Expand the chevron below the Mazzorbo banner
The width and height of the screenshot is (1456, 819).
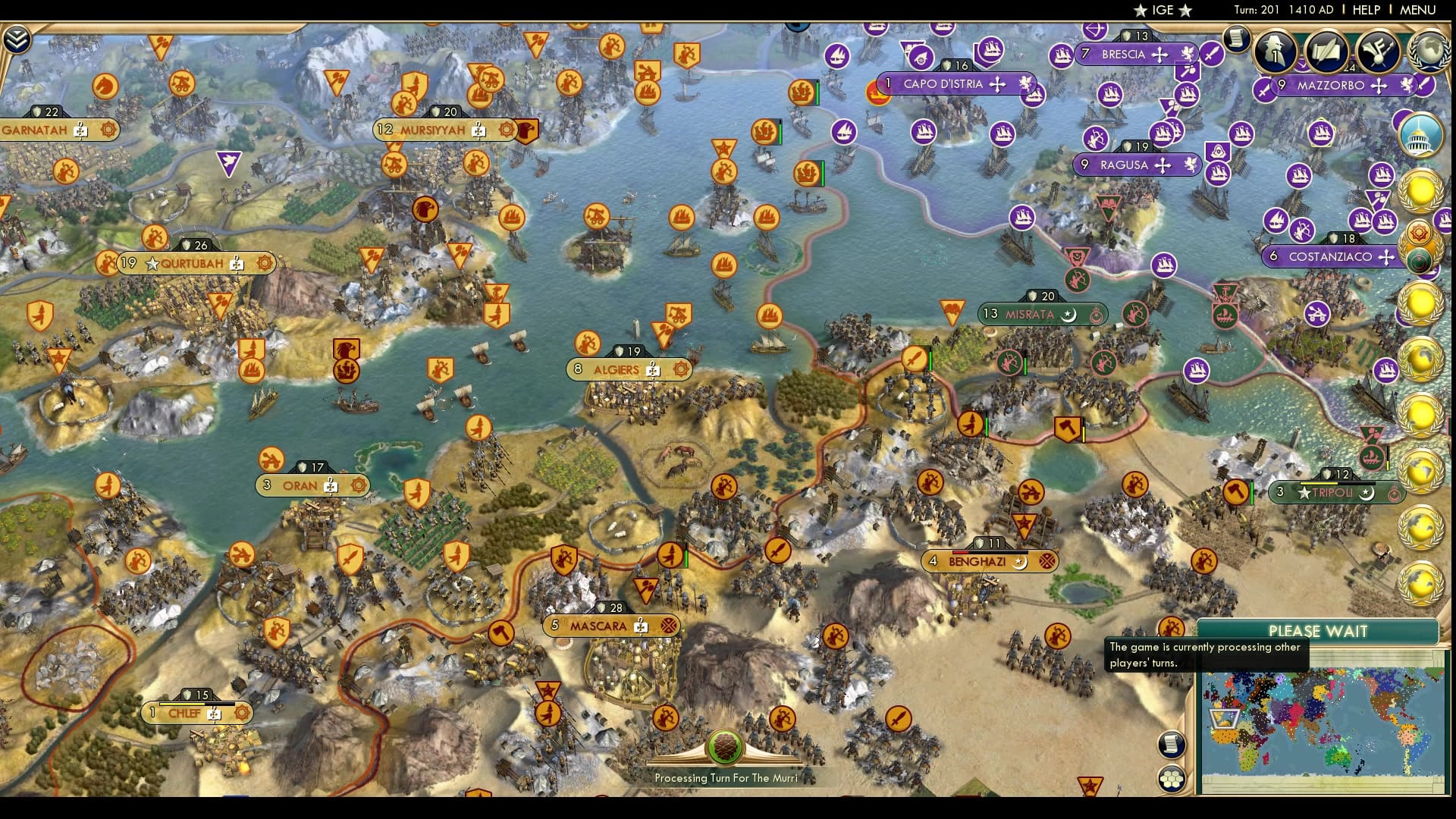(1301, 65)
